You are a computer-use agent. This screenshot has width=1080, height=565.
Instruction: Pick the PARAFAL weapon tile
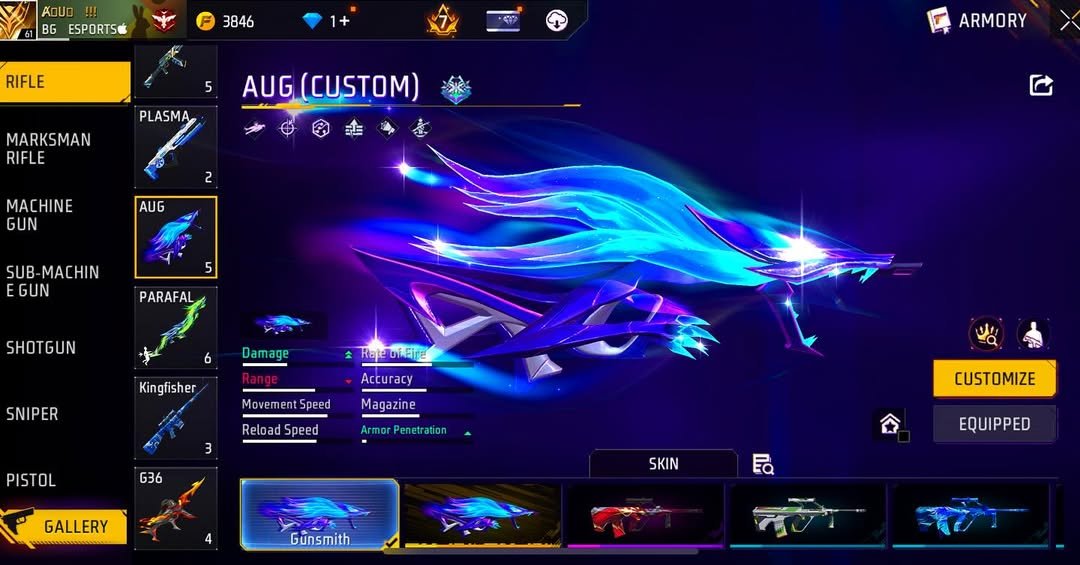[x=176, y=328]
